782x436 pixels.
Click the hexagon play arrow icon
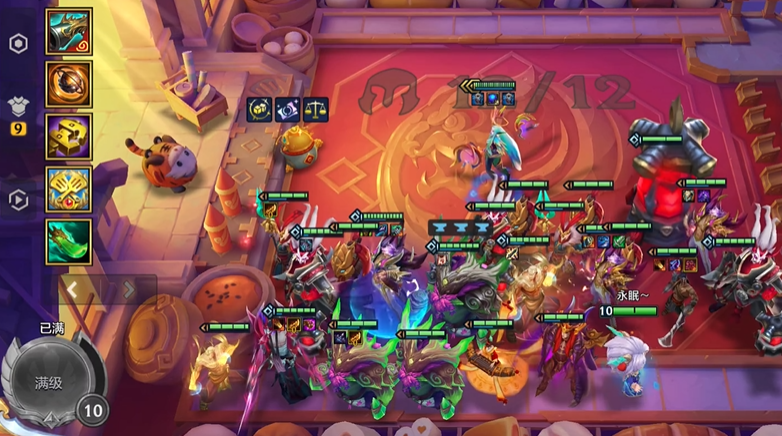[x=18, y=200]
